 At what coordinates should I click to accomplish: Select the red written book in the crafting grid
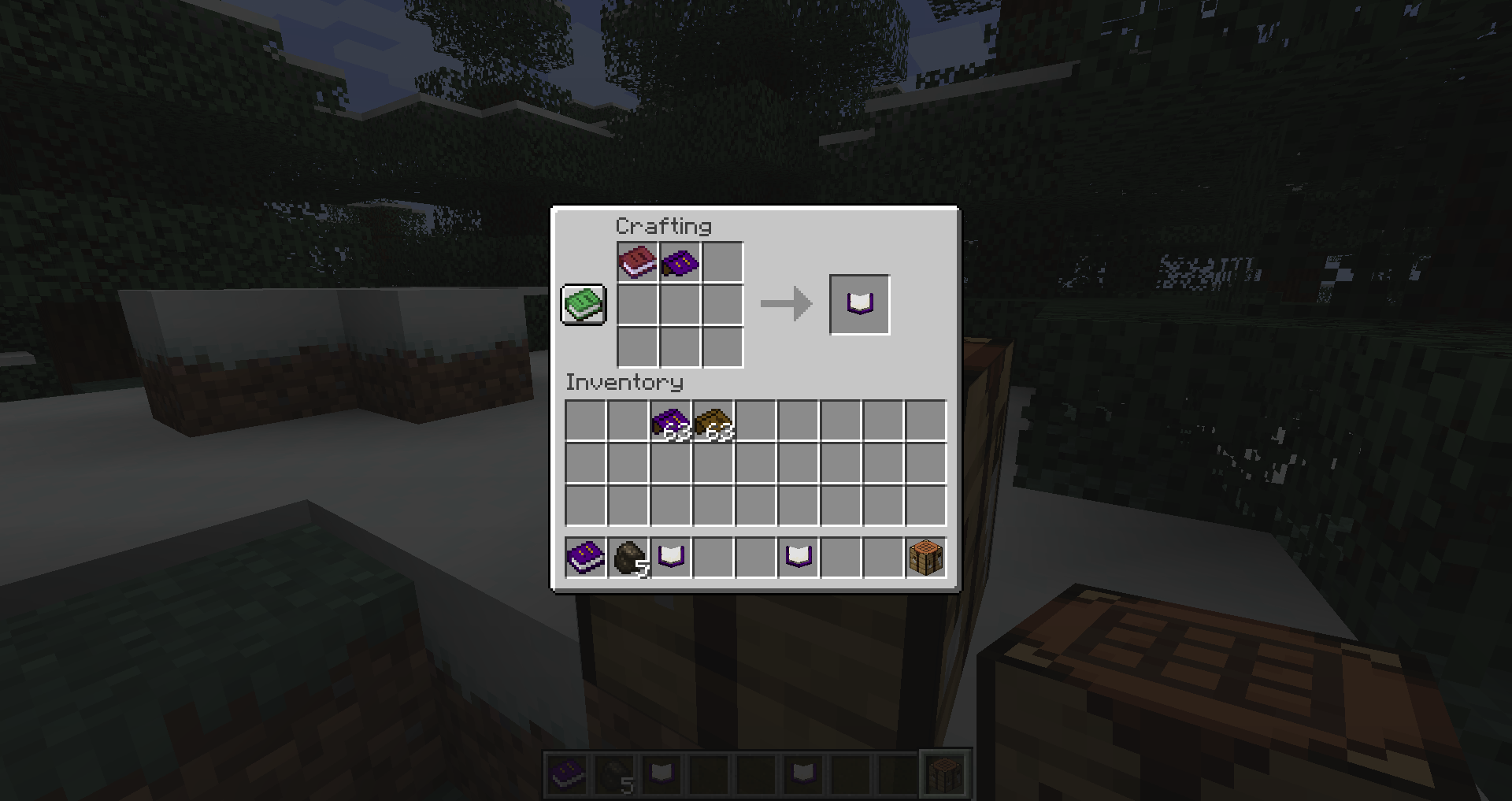638,261
